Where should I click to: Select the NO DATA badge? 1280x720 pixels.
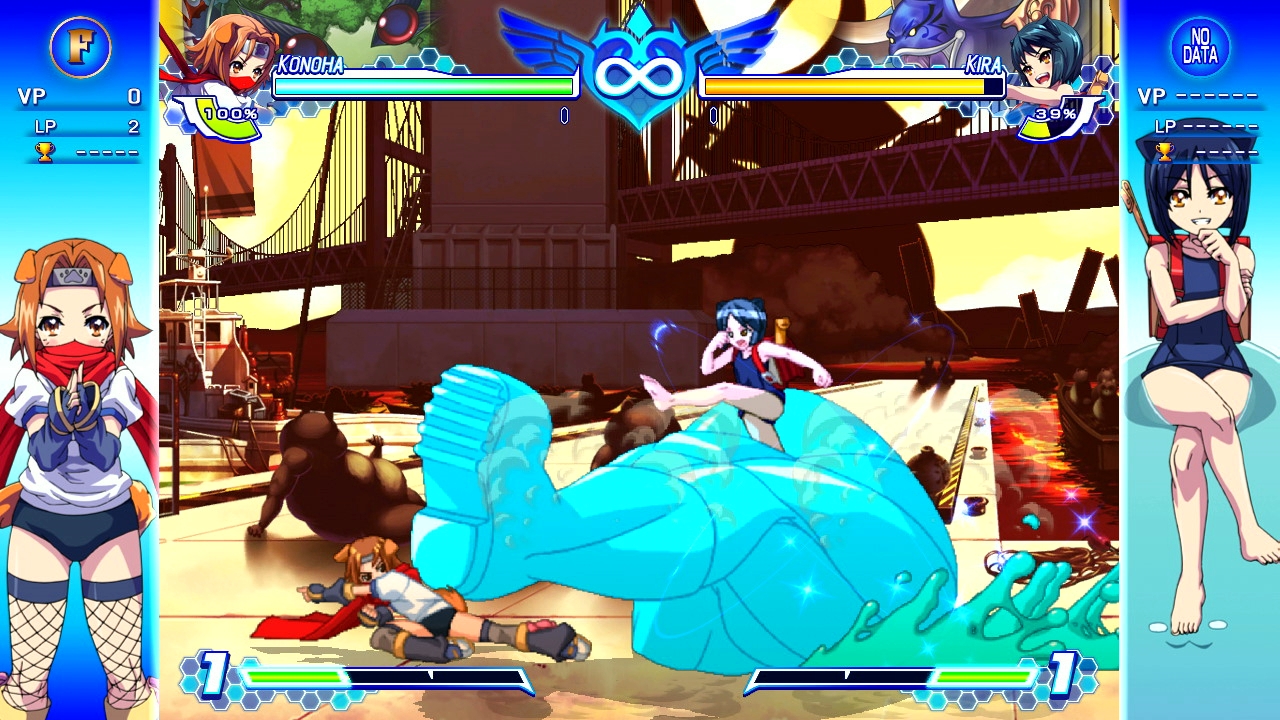[1199, 47]
